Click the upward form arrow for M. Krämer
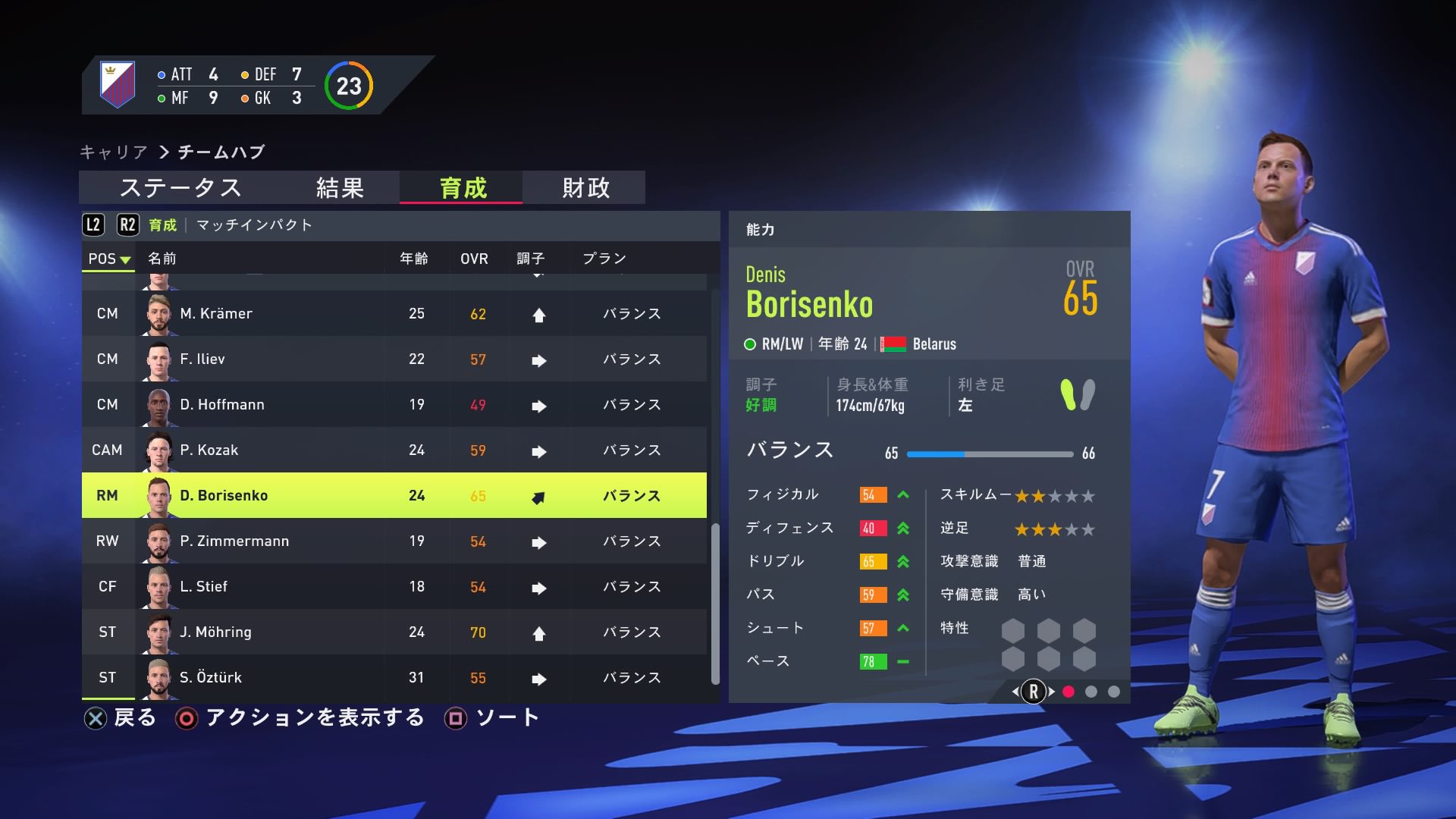1456x819 pixels. point(538,313)
